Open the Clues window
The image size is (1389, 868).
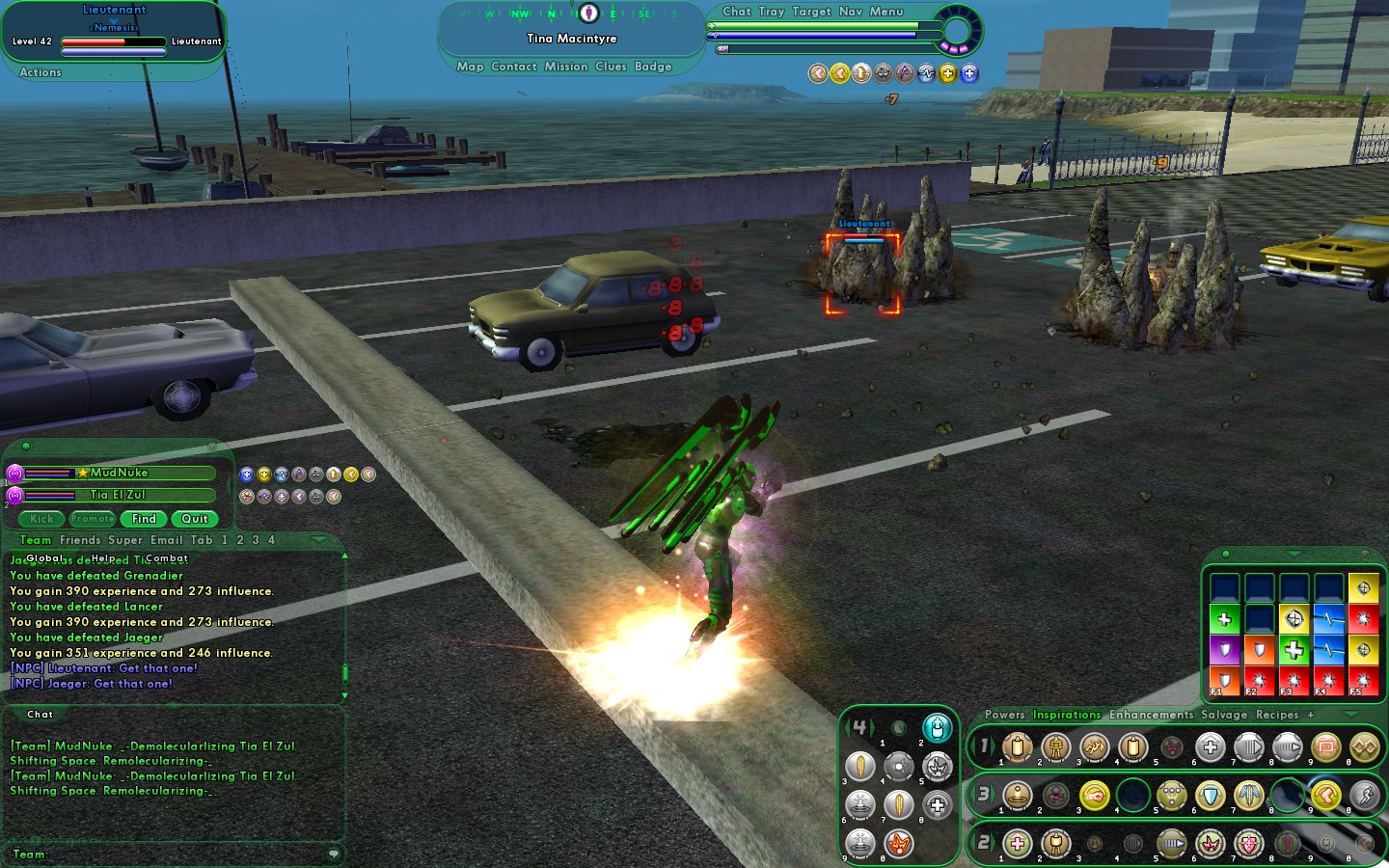(611, 67)
